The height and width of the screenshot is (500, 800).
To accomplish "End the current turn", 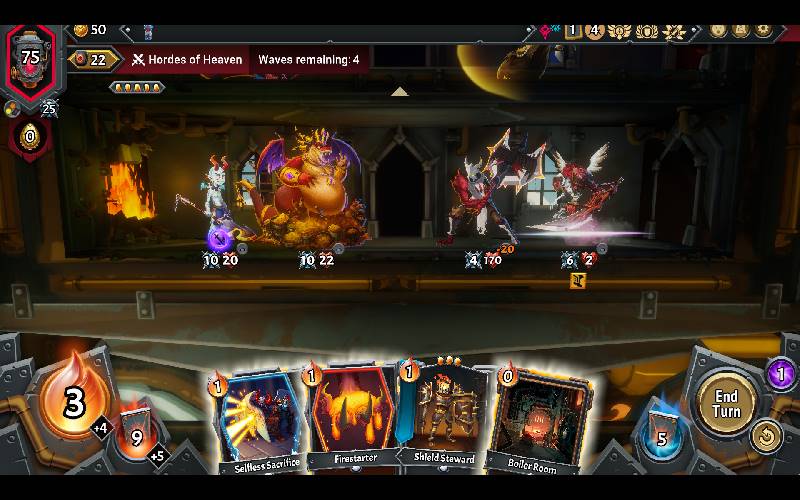I will point(727,403).
